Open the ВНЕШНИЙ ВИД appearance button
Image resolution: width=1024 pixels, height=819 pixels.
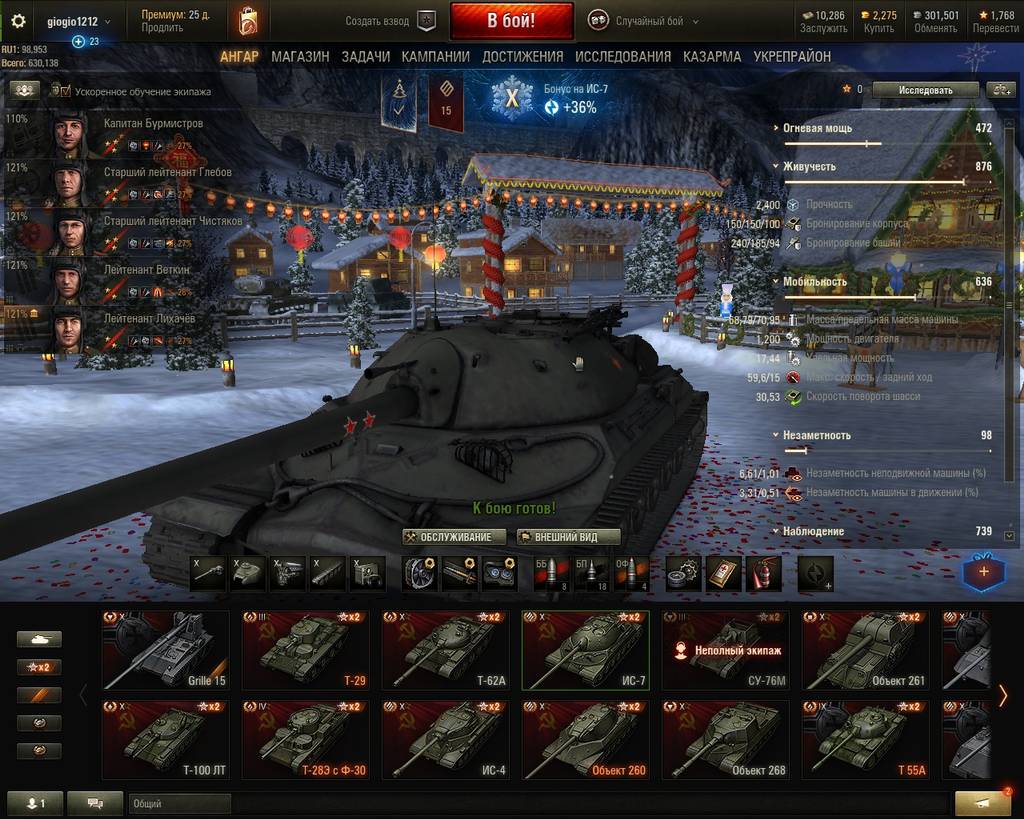click(567, 537)
